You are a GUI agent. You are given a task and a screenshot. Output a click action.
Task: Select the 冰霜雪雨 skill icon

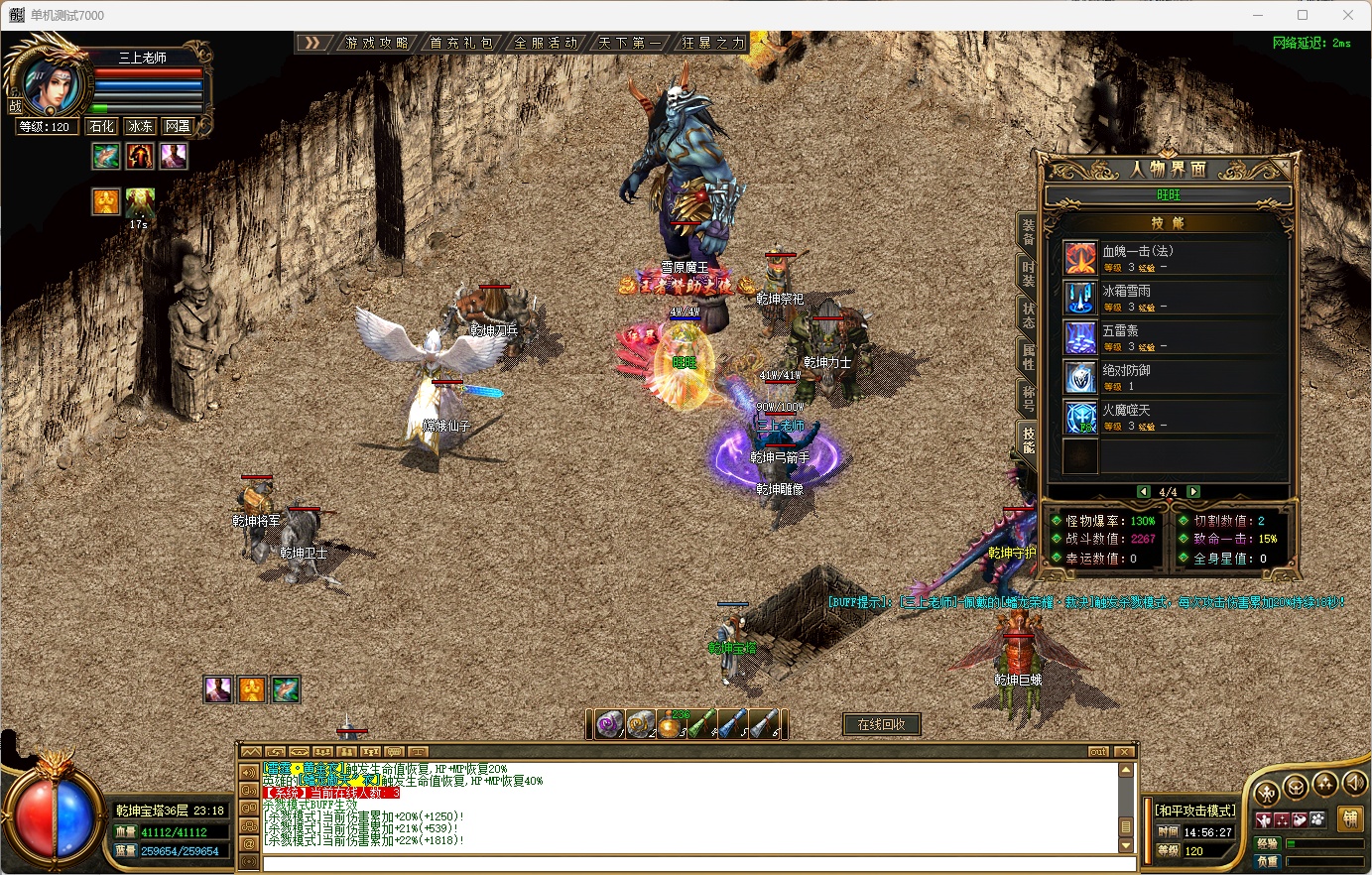point(1080,298)
